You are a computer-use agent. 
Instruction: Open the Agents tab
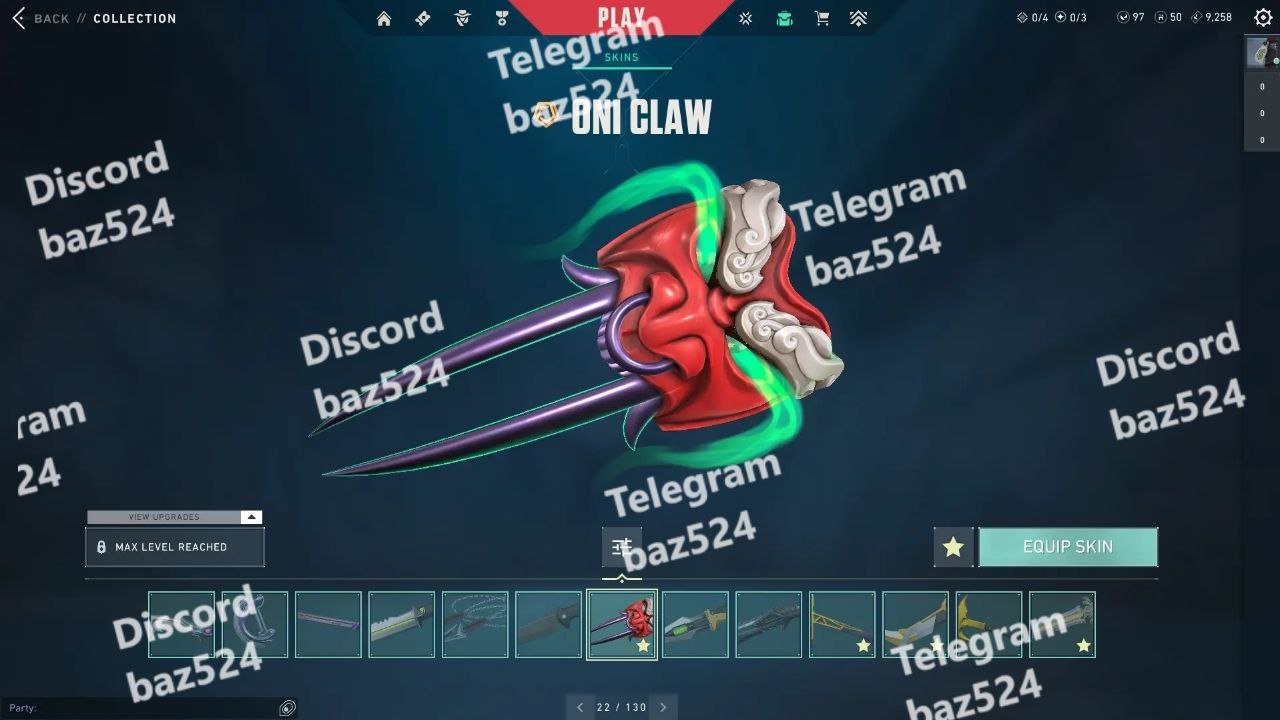pos(462,18)
